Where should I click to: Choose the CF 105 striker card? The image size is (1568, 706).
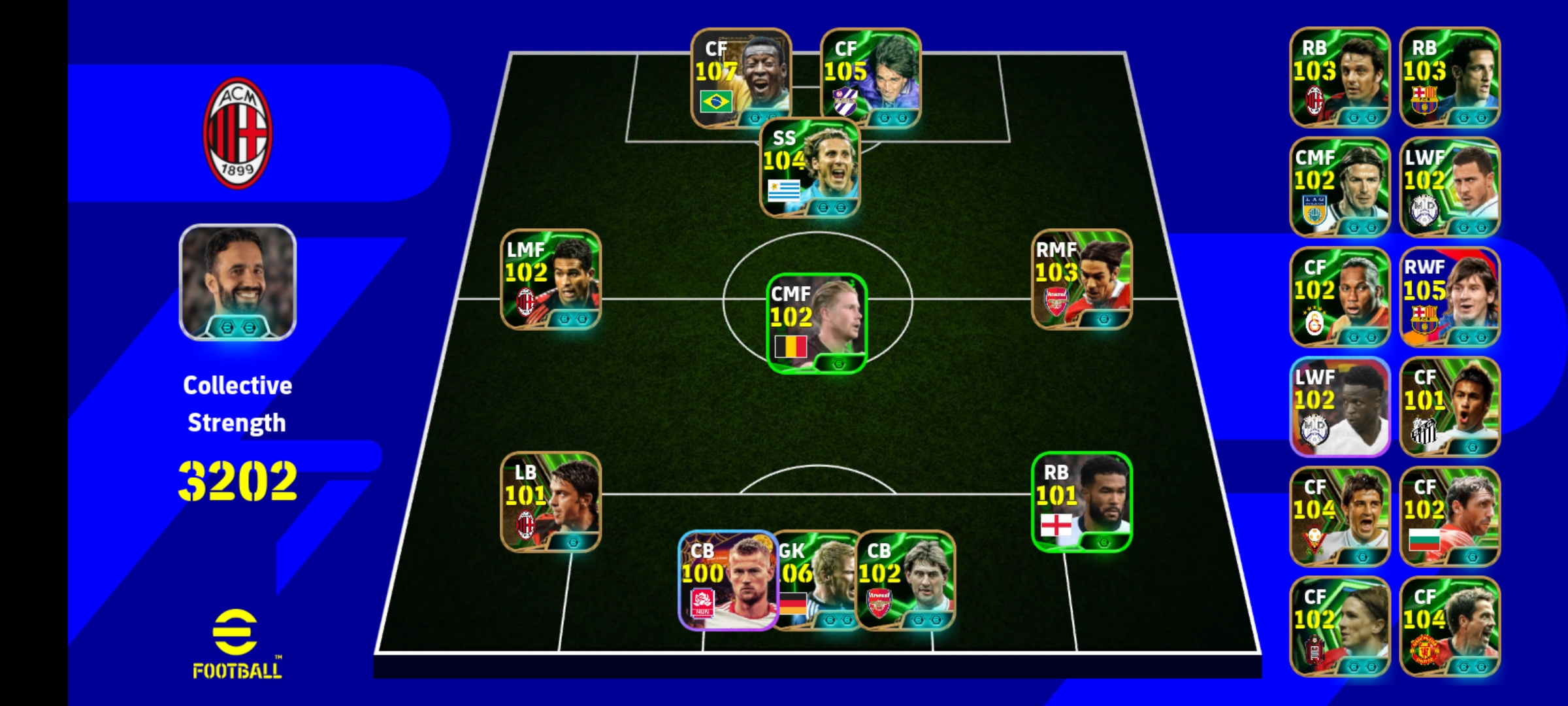870,78
